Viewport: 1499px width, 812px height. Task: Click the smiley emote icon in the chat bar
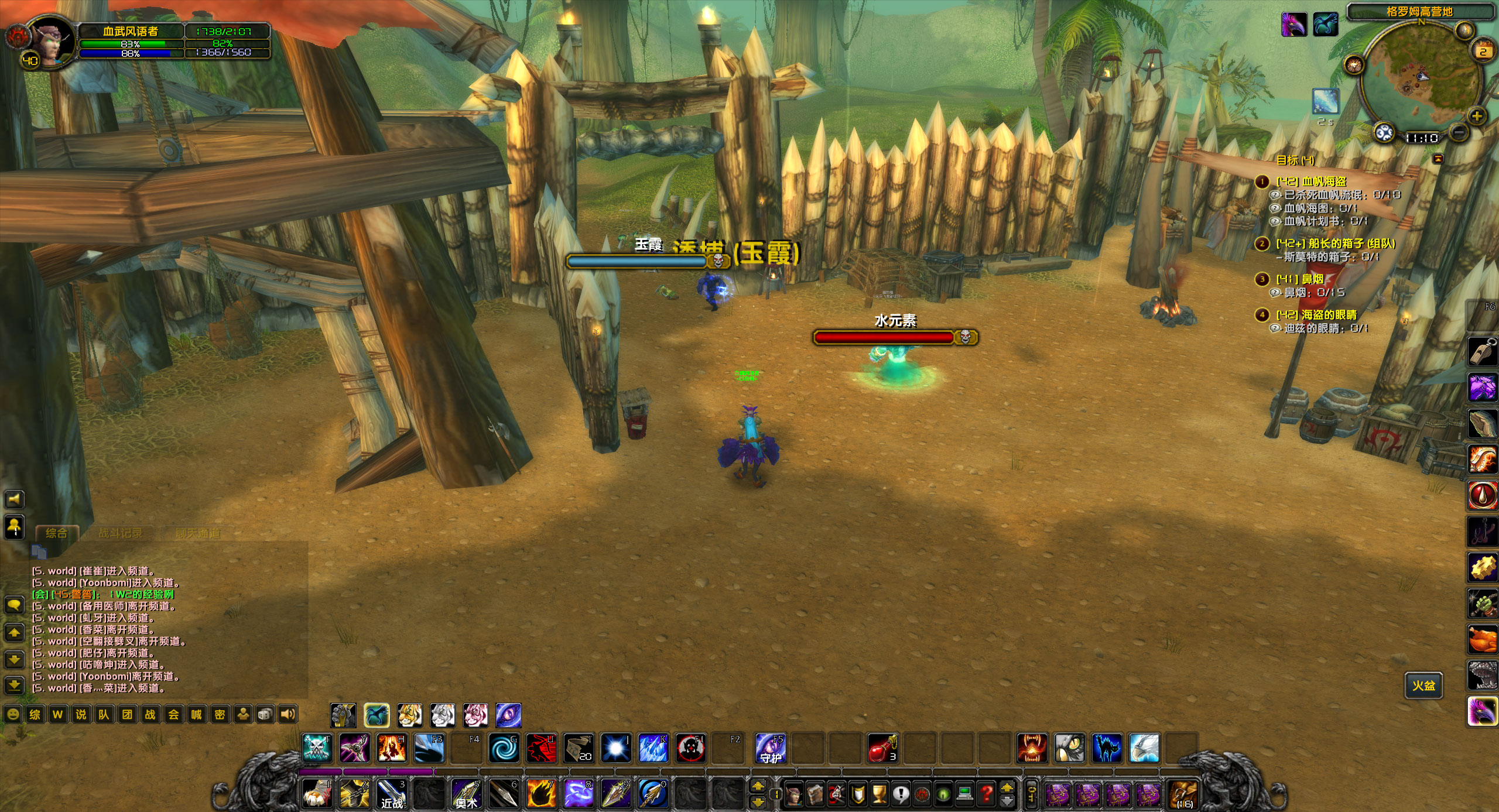pyautogui.click(x=13, y=714)
